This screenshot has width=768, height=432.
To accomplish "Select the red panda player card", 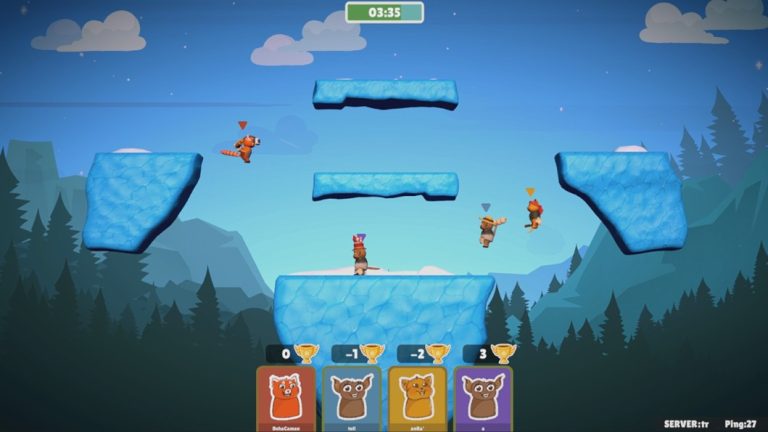I will [x=286, y=398].
